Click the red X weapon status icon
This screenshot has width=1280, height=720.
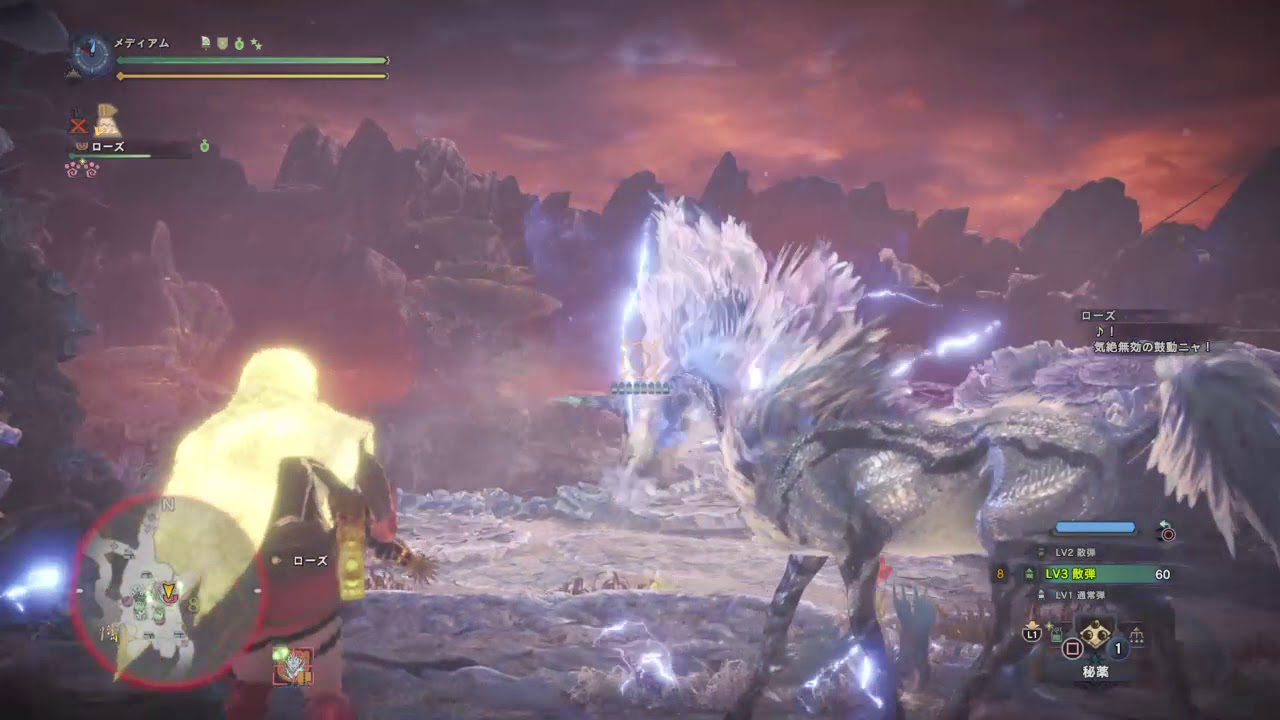[77, 125]
